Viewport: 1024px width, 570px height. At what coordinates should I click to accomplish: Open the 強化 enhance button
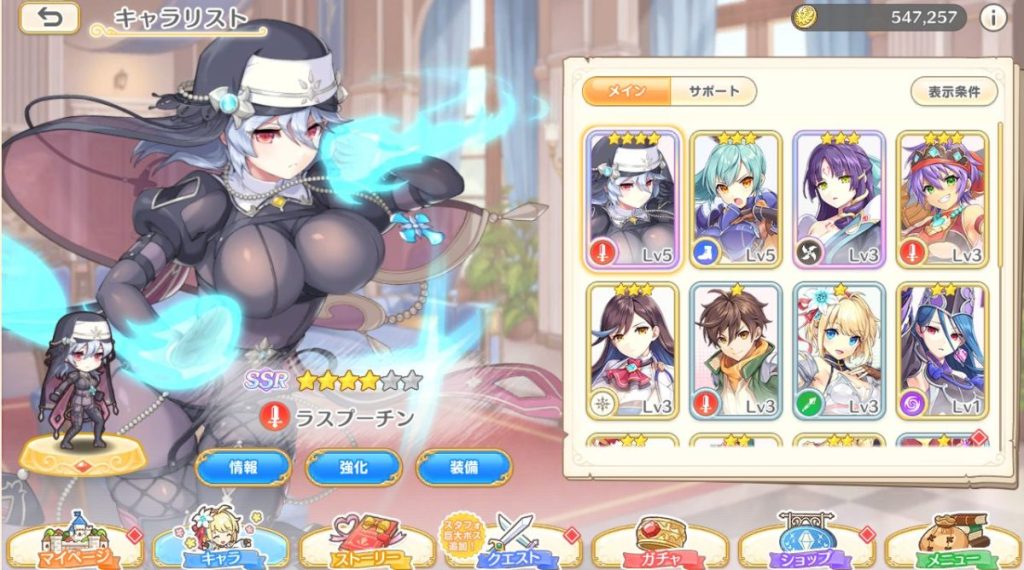click(x=353, y=466)
